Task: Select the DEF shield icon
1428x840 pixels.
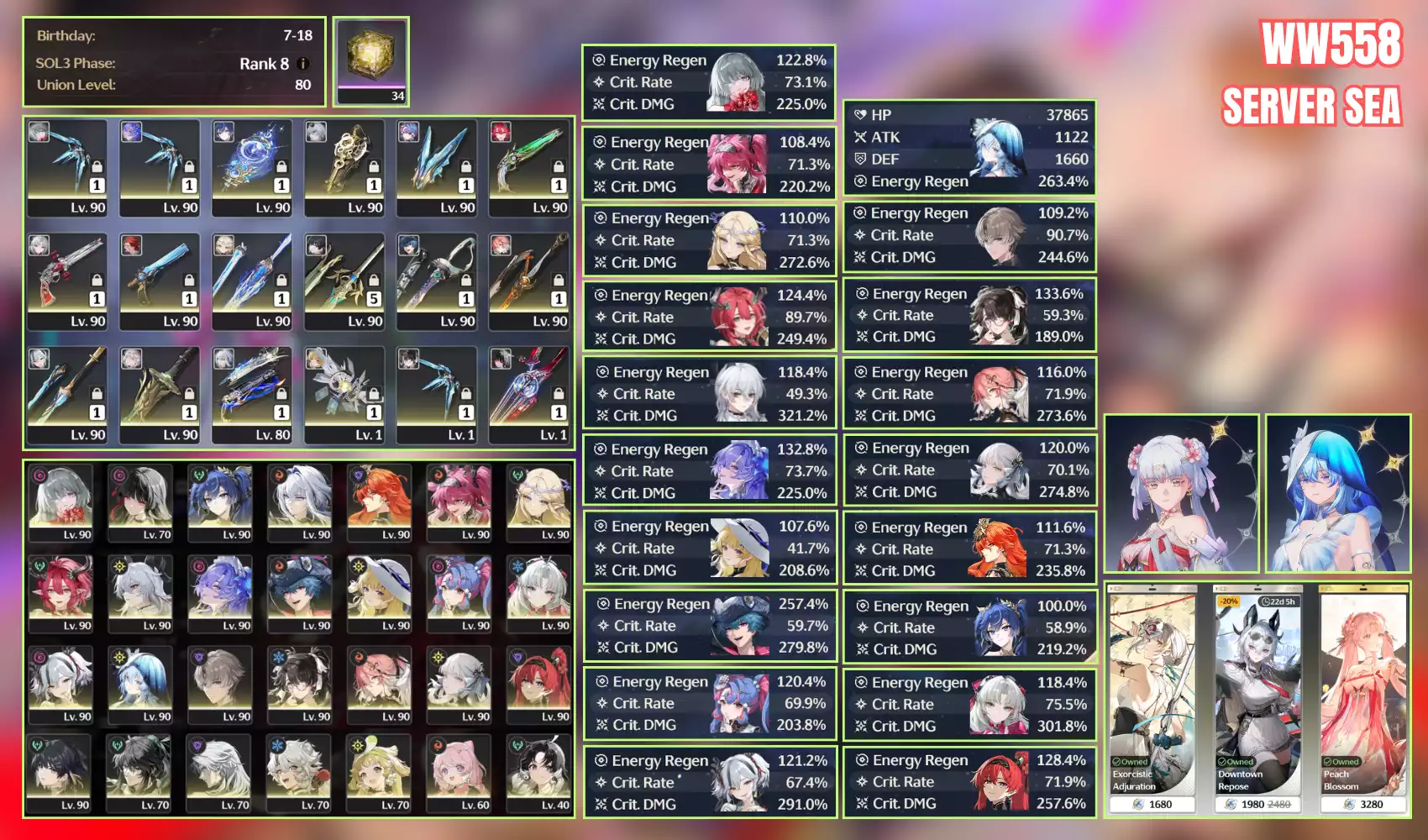Action: 861,160
